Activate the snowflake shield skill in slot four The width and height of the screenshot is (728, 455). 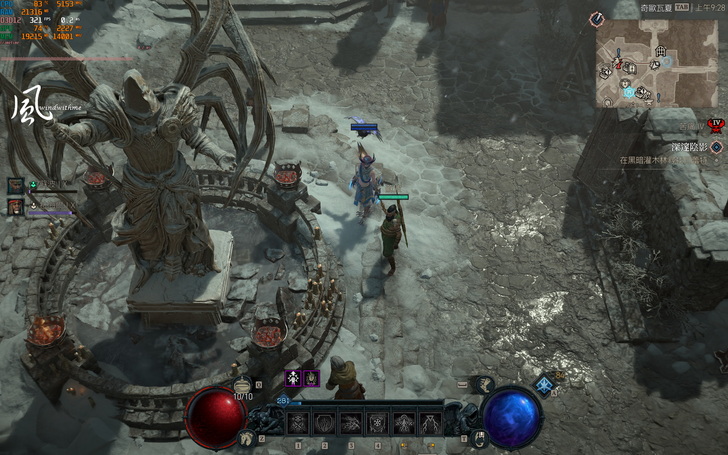tap(378, 423)
